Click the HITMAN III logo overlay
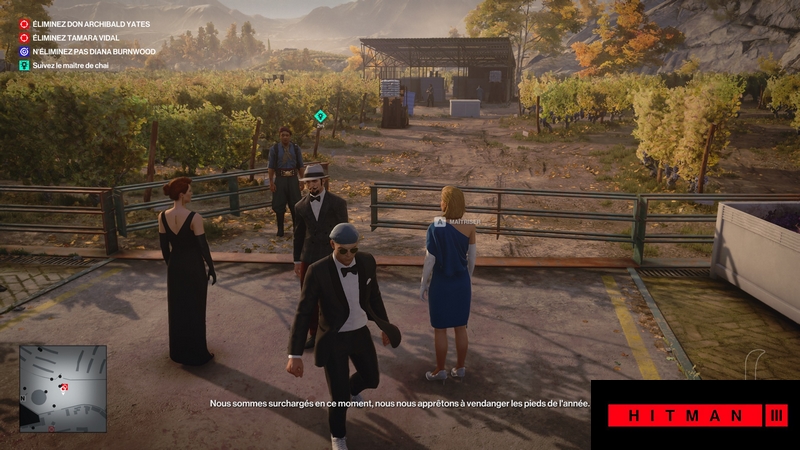This screenshot has height=450, width=800. tap(695, 415)
